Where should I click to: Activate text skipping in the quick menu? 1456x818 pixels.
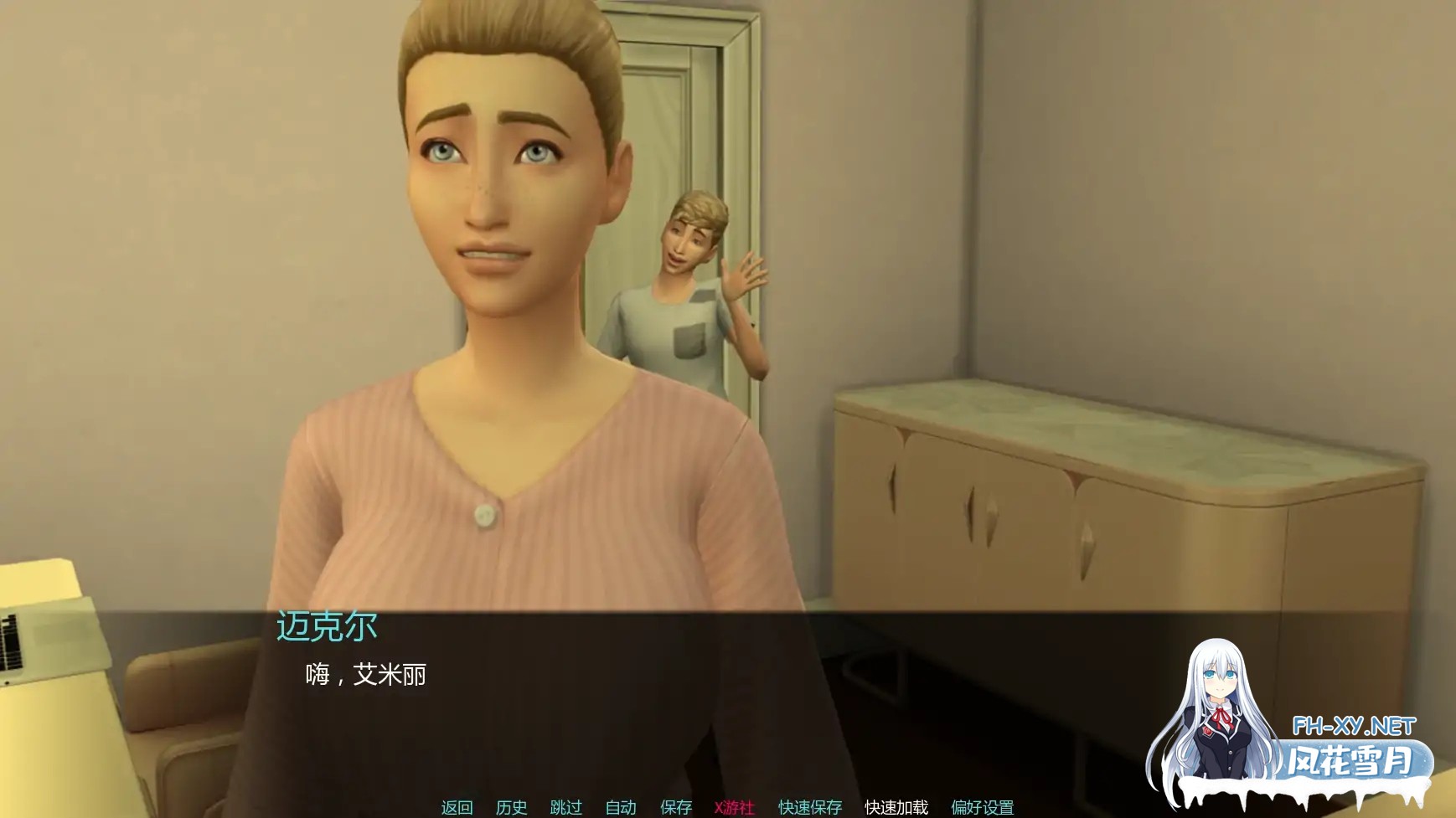tap(566, 808)
